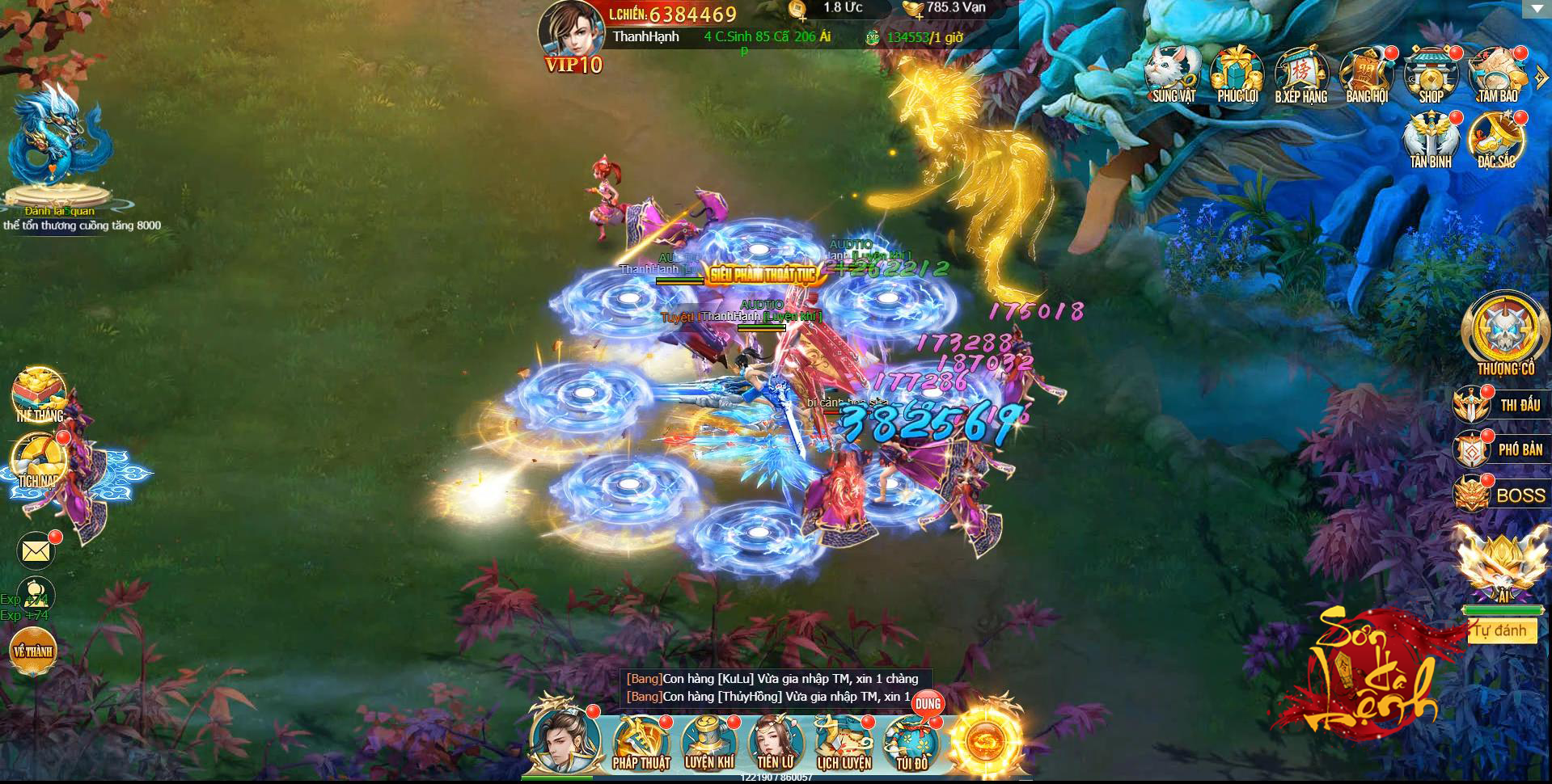Open the Đặc Sắc events icon
This screenshot has width=1552, height=784.
[x=1496, y=139]
